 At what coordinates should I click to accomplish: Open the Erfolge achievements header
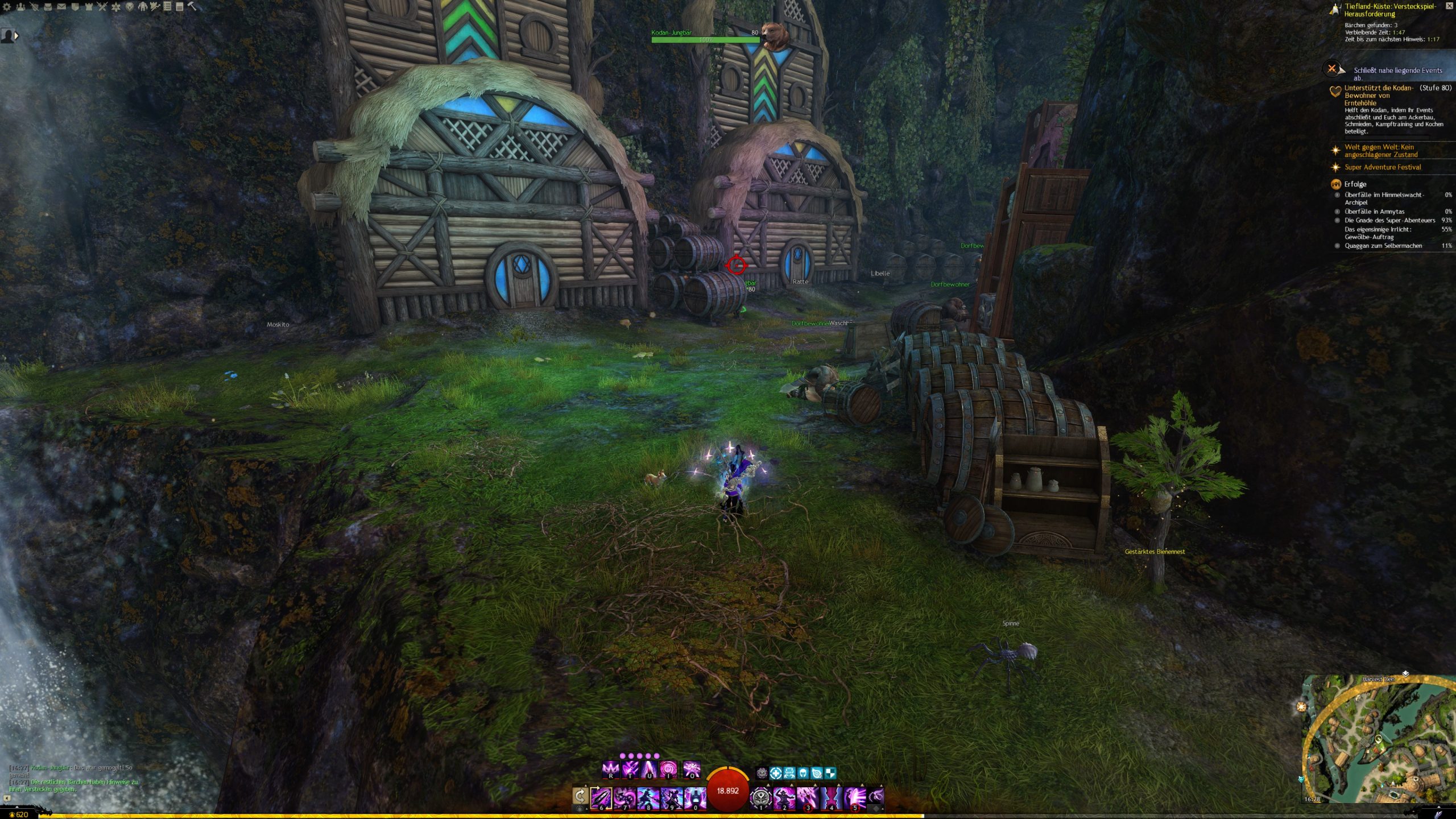[1355, 184]
